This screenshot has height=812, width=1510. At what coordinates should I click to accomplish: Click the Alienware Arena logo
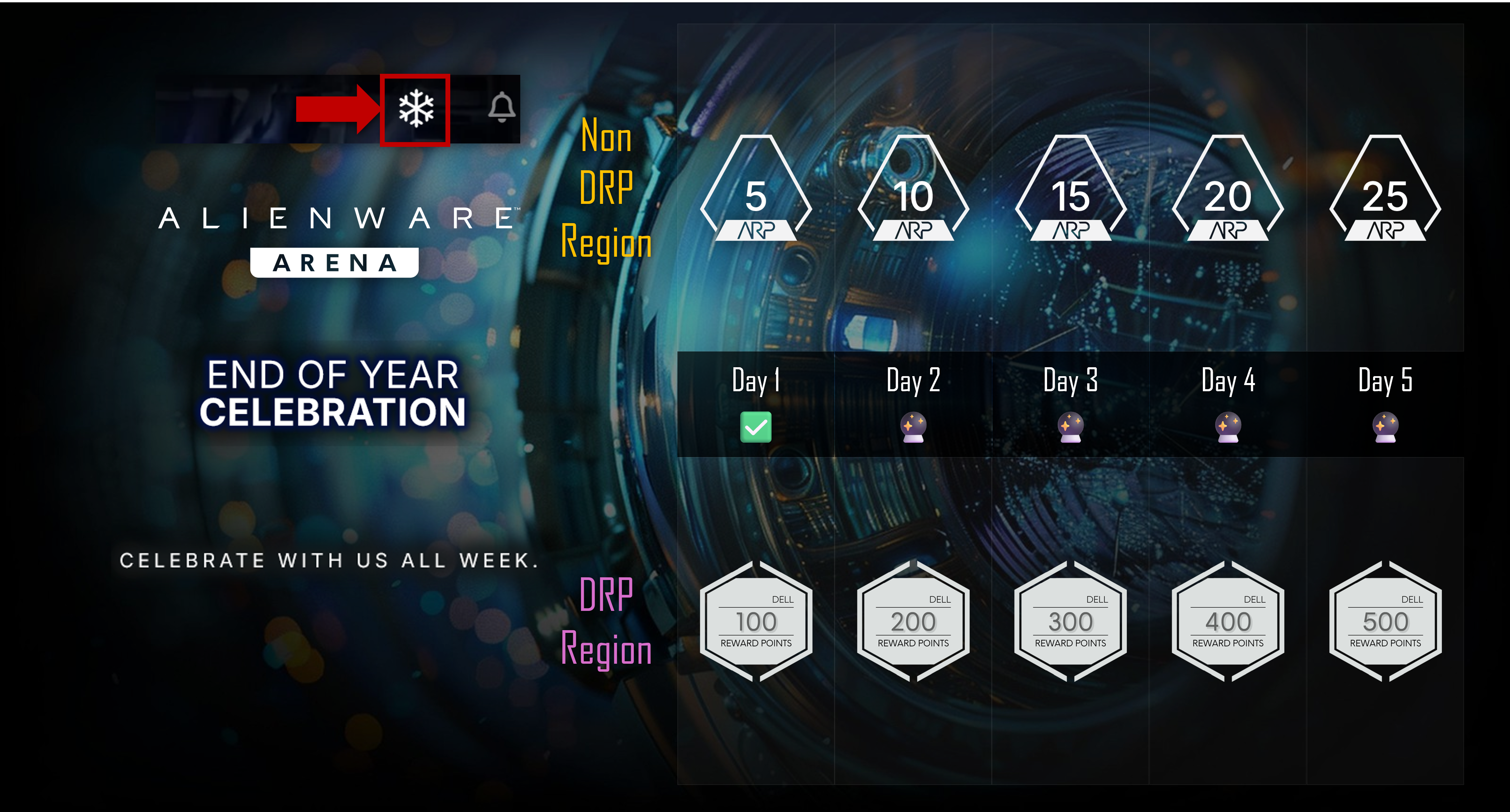coord(335,240)
